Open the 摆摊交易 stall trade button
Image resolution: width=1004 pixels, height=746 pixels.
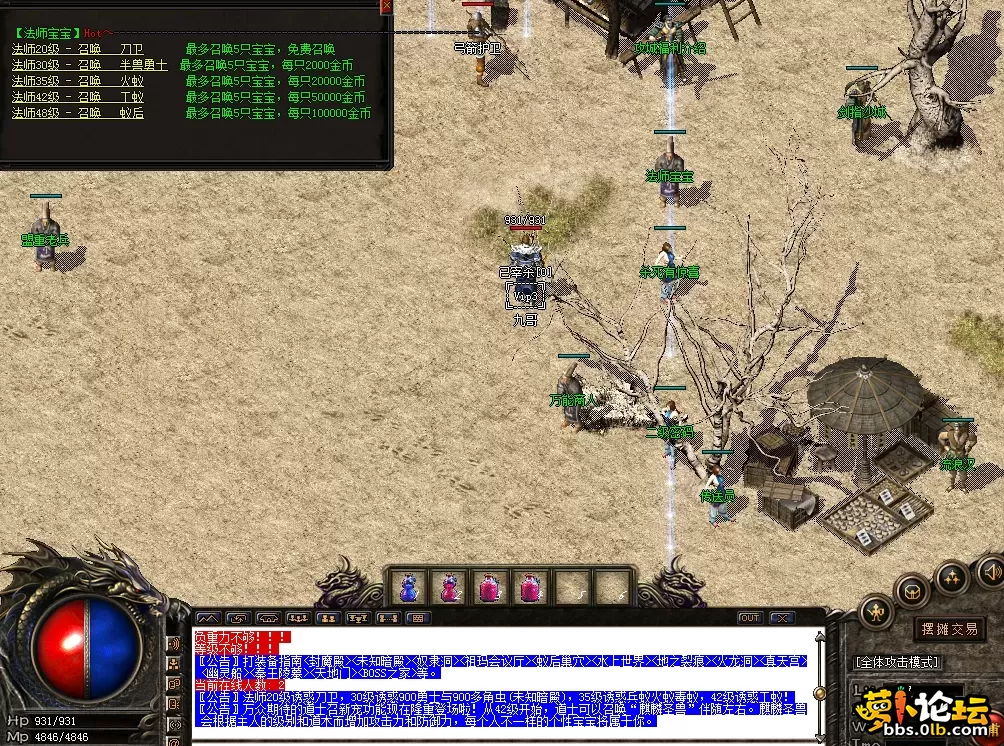(950, 629)
